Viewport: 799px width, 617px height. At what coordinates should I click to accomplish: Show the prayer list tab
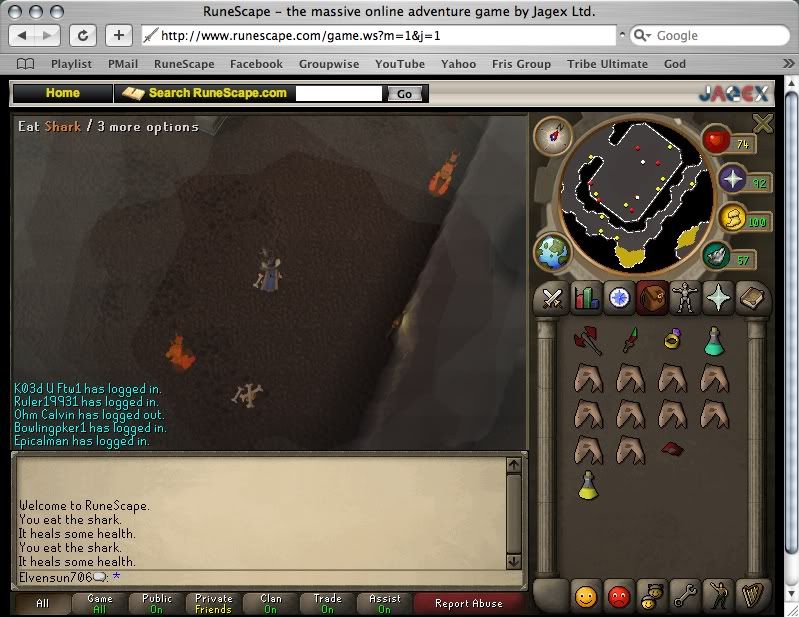(x=718, y=298)
